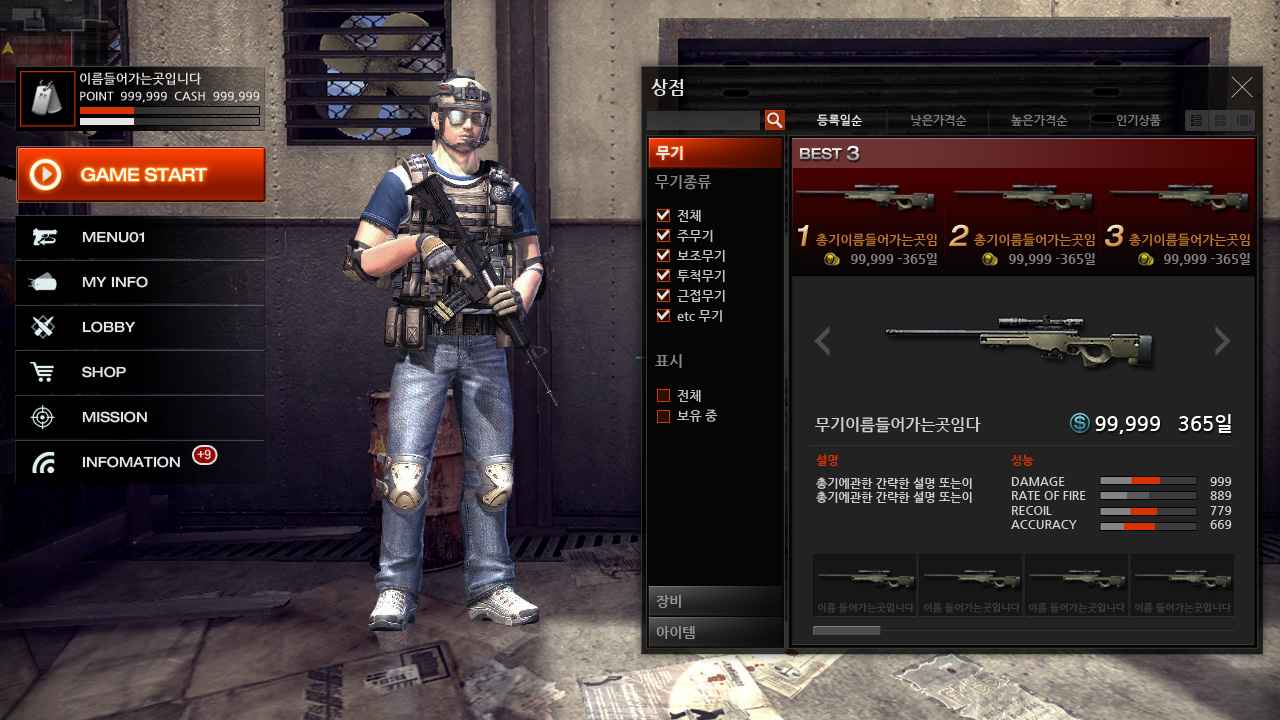This screenshot has height=720, width=1280.
Task: Open INFOMATION with the +9 badge
Action: [140, 462]
